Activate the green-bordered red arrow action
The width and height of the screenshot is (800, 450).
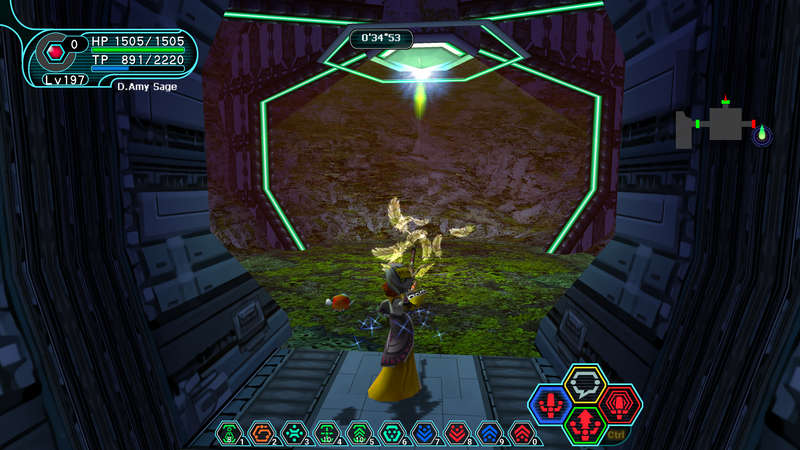tap(585, 425)
